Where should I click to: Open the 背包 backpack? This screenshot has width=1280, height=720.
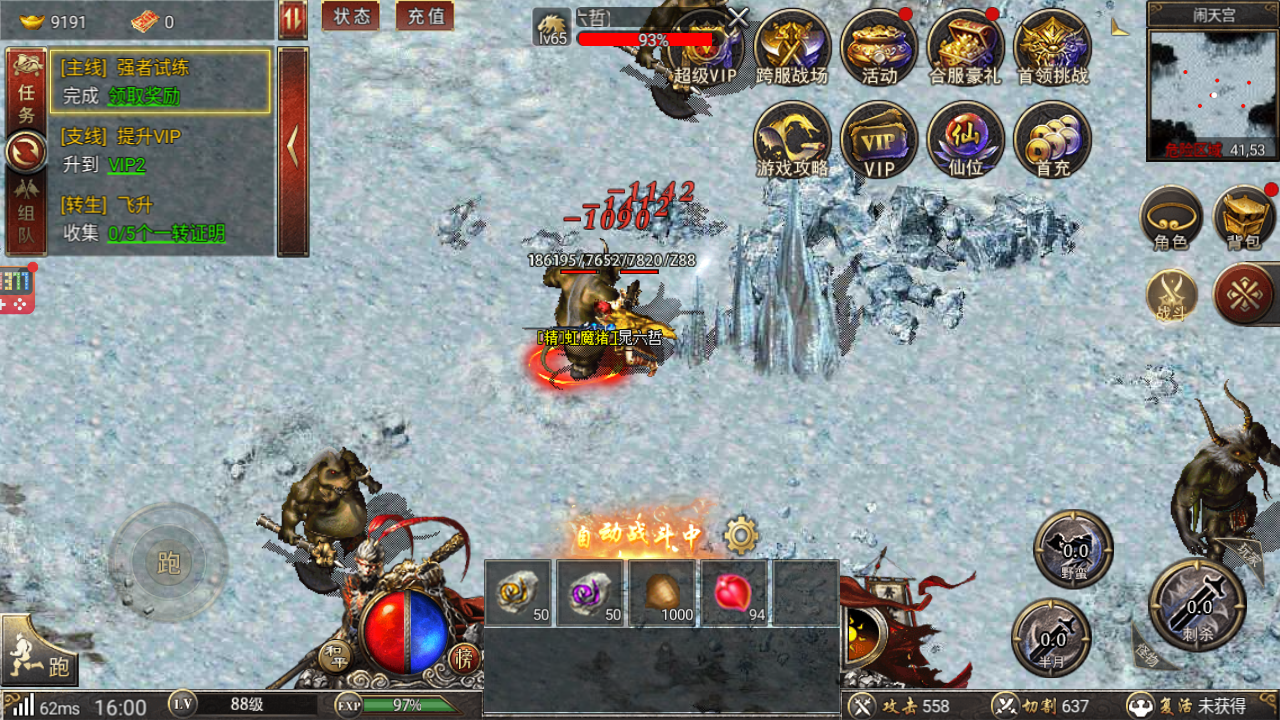[1244, 218]
